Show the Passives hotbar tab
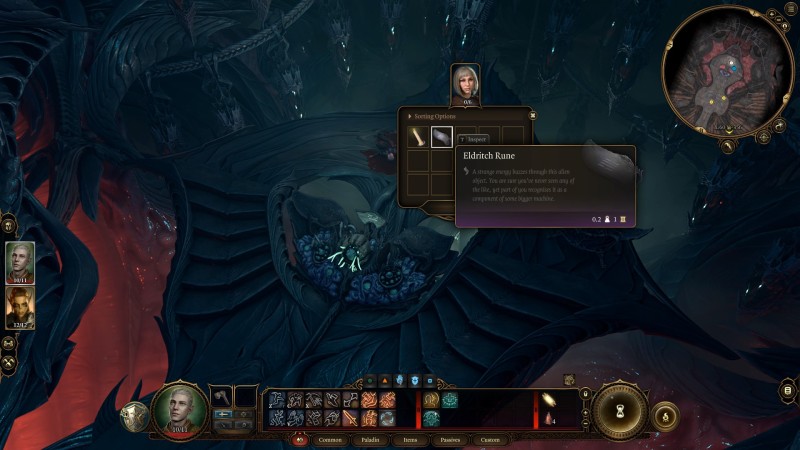The width and height of the screenshot is (800, 450). tap(450, 439)
